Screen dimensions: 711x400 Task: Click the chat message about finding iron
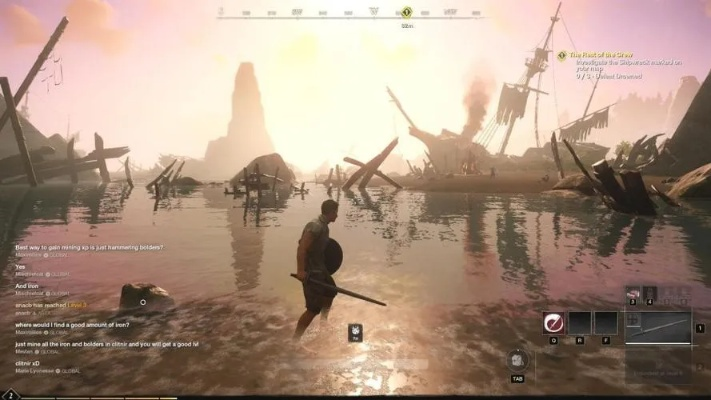(x=72, y=325)
